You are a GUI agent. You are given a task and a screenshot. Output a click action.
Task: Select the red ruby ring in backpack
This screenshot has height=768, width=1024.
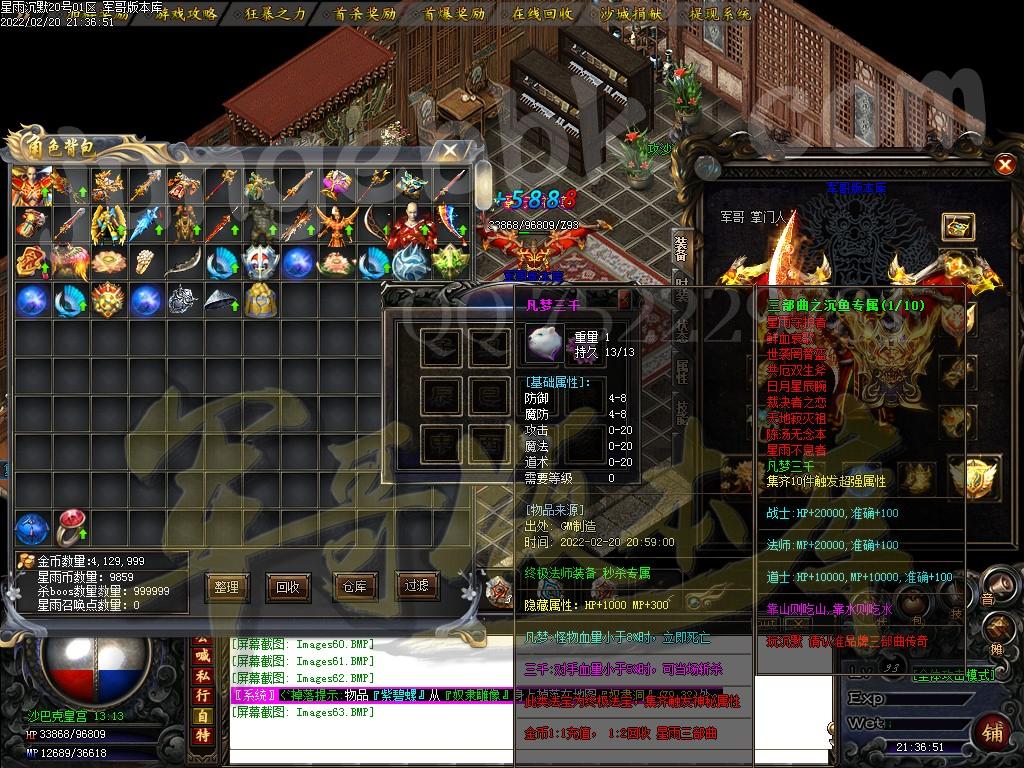pyautogui.click(x=70, y=527)
